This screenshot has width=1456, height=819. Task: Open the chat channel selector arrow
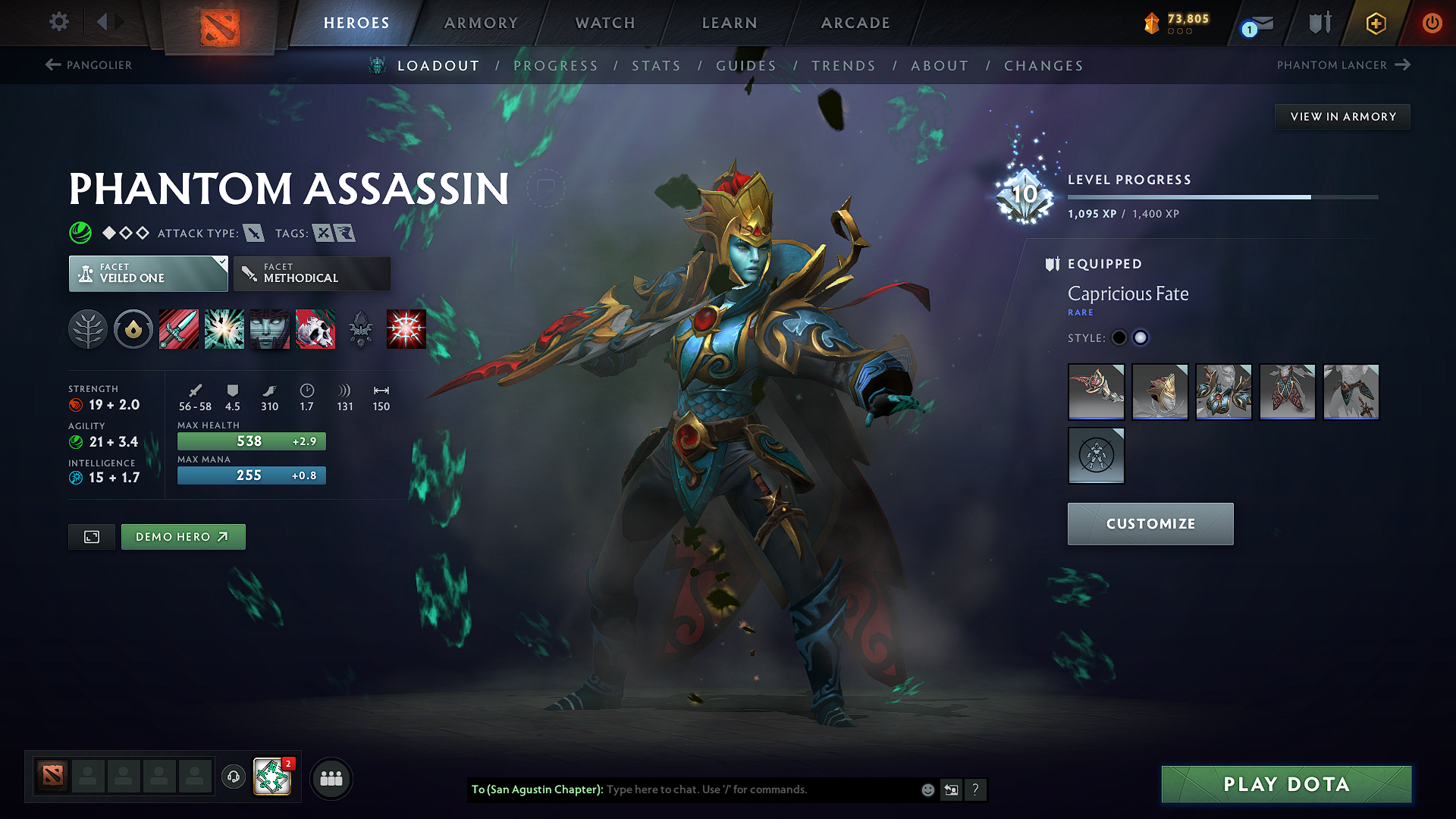(951, 789)
